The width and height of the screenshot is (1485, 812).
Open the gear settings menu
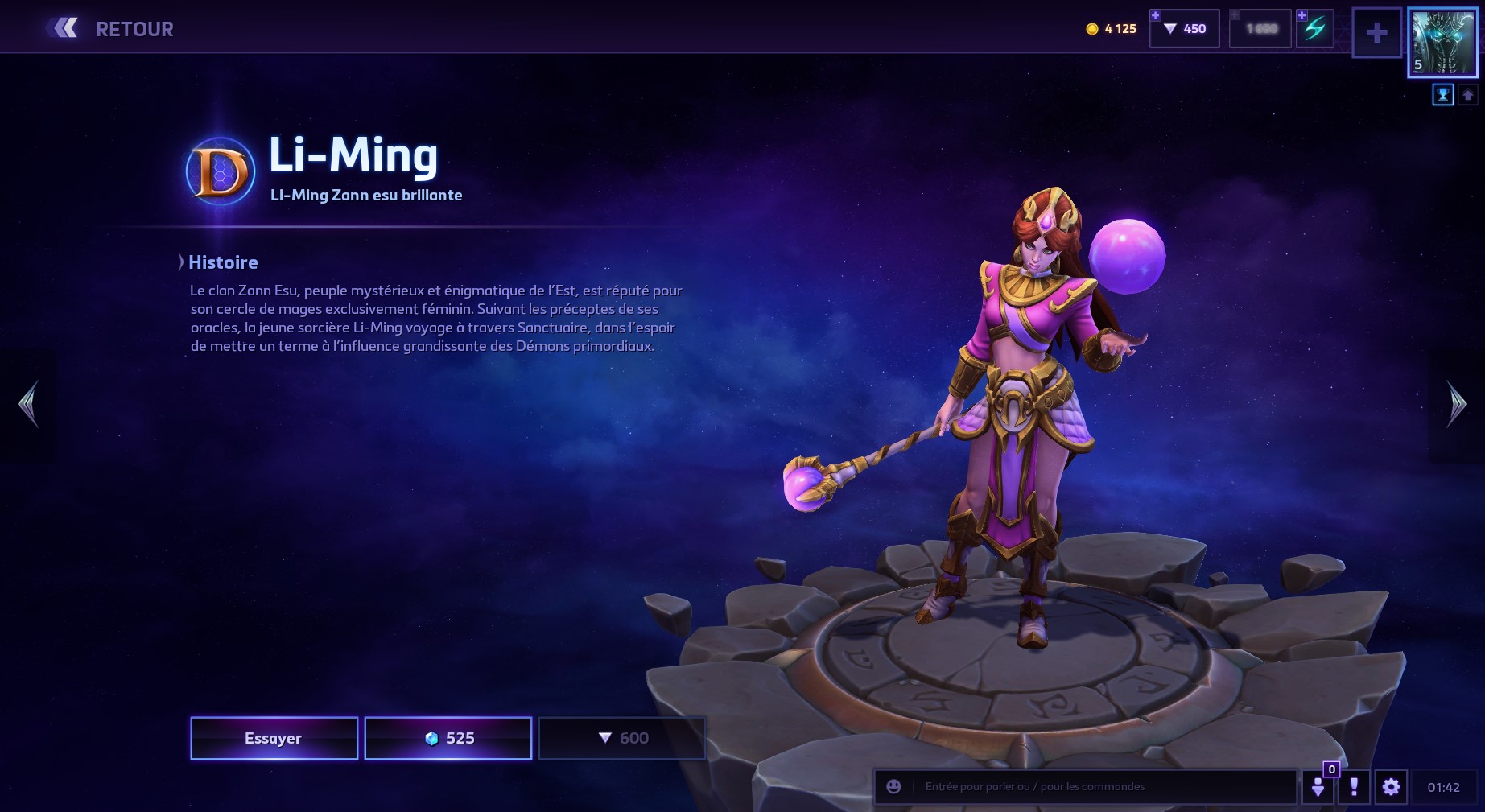click(x=1391, y=786)
